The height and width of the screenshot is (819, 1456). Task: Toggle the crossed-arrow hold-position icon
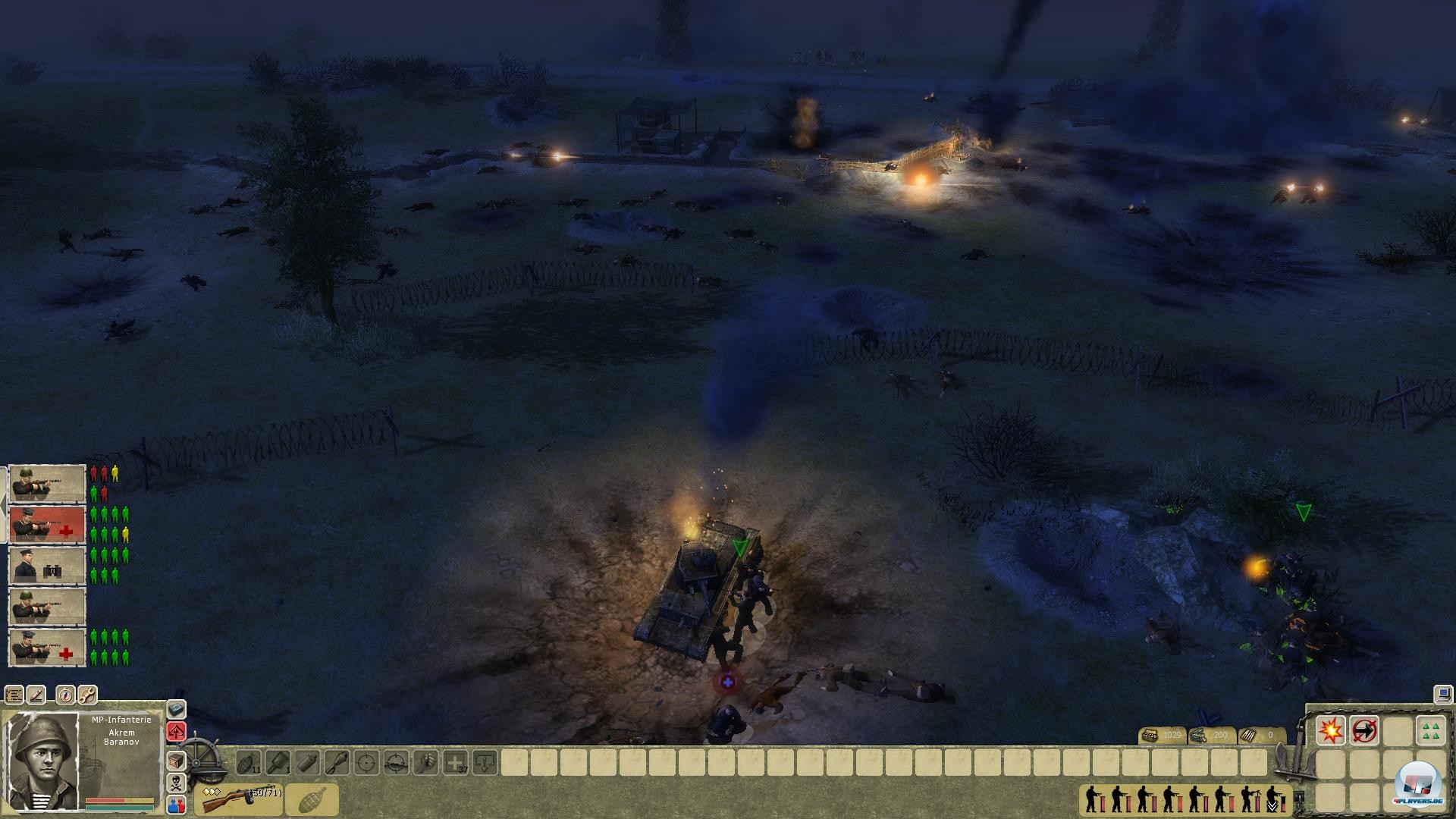1363,730
